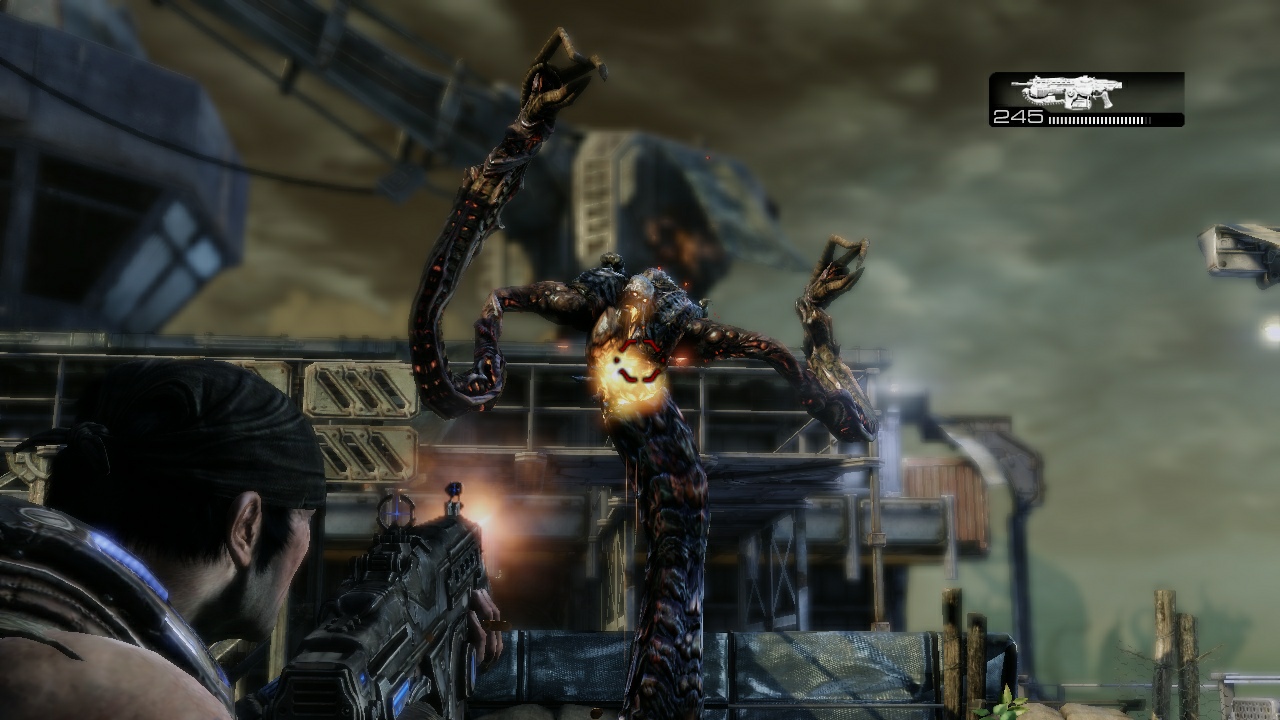Select the ammo counter showing 245
The height and width of the screenshot is (720, 1280).
(1018, 115)
